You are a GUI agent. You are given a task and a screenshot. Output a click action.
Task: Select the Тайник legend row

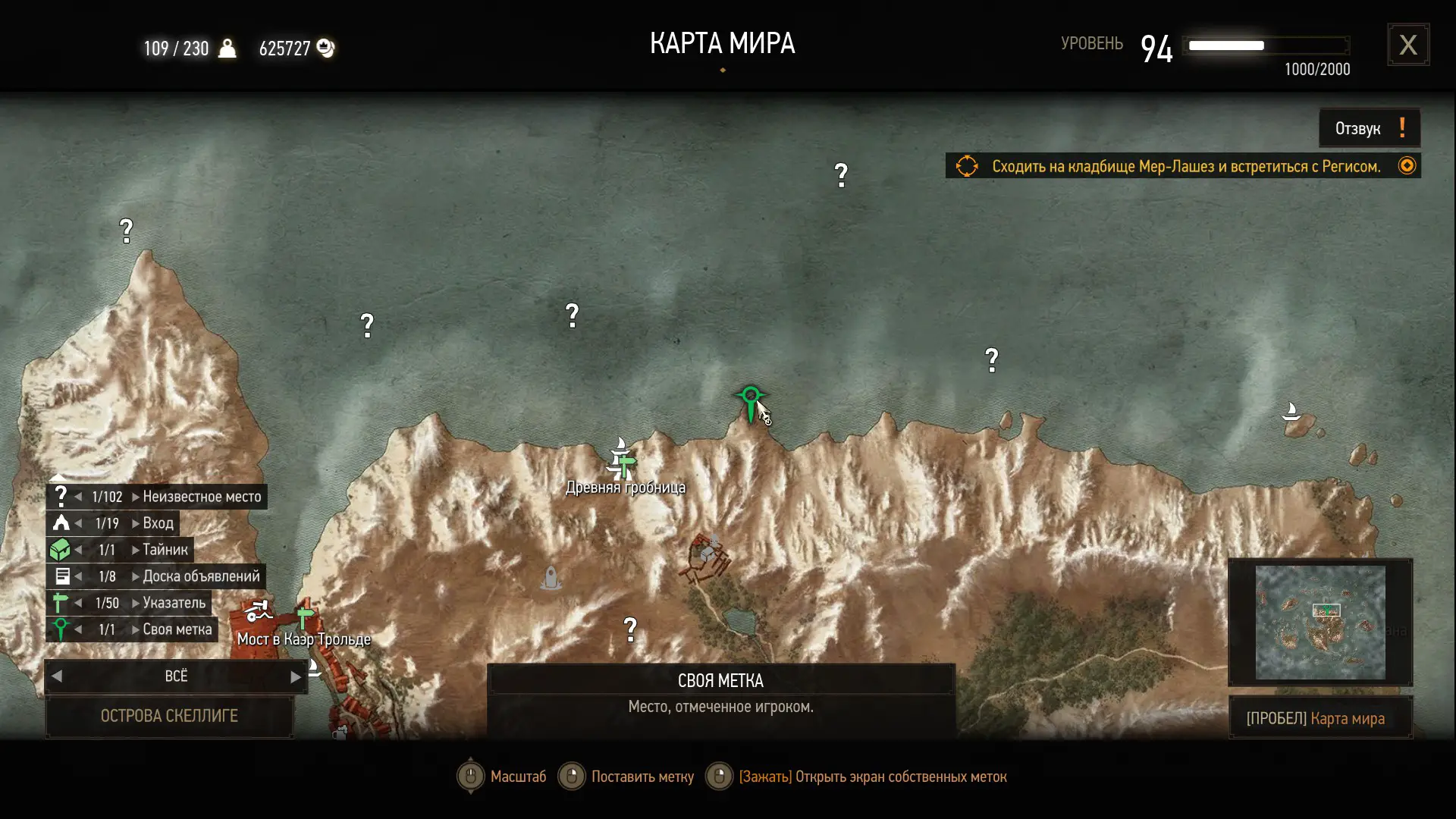point(165,550)
